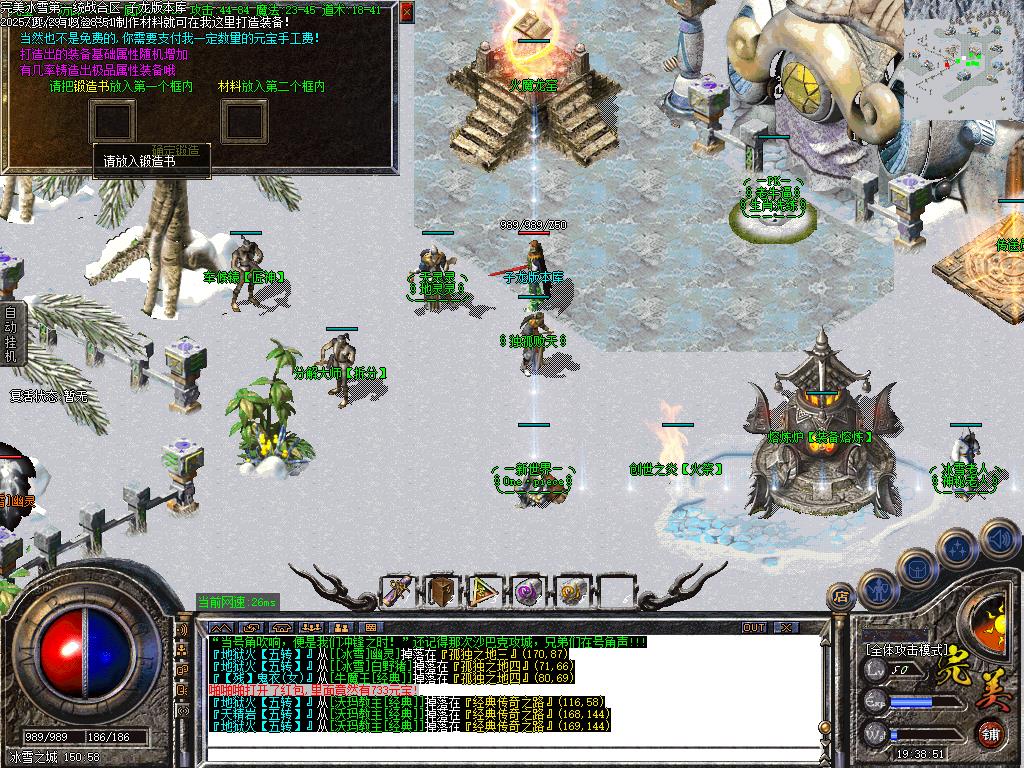
Task: Open the skills sparkle button
Action: 957,547
